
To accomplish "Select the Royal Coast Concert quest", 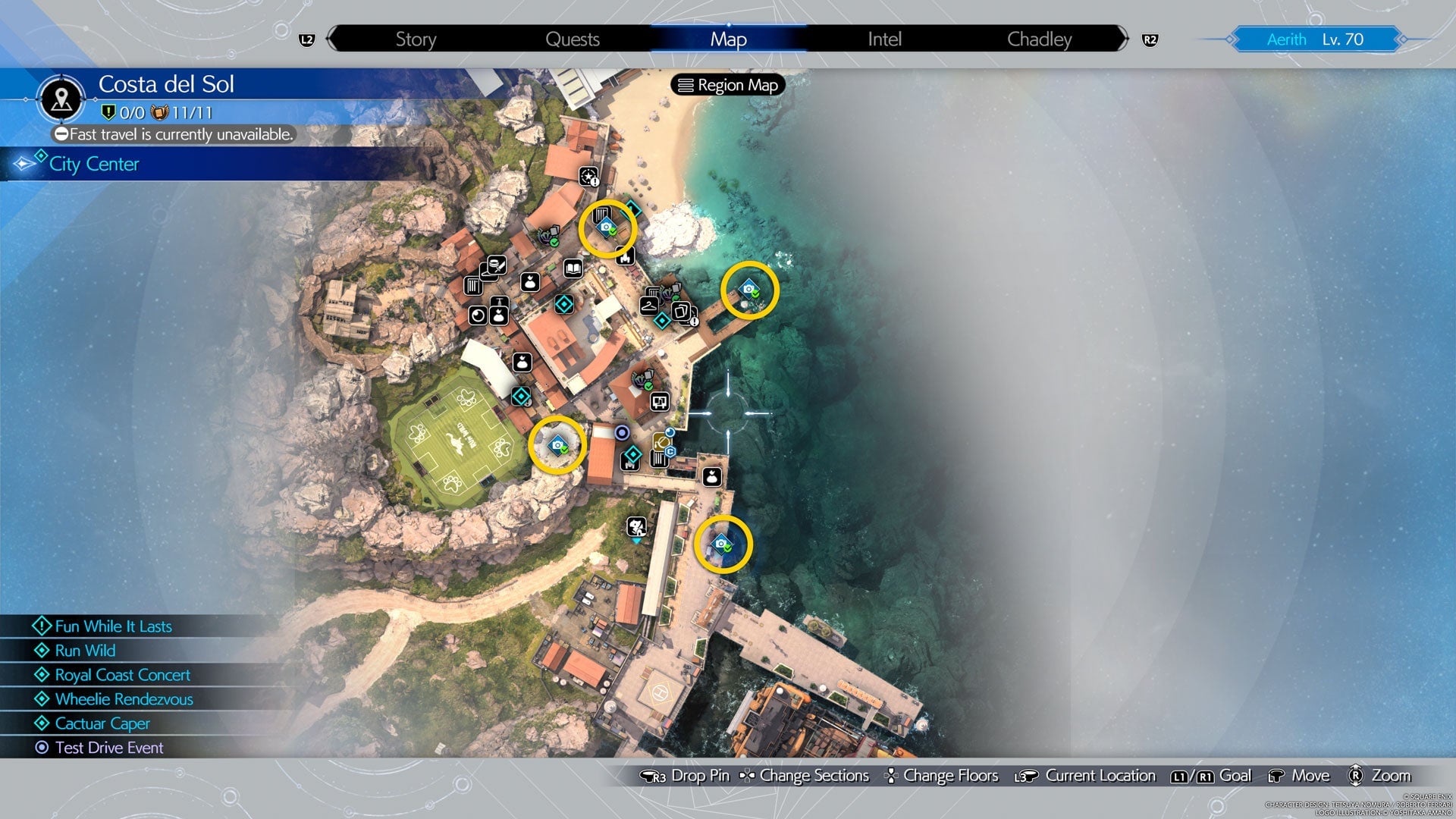I will point(123,675).
